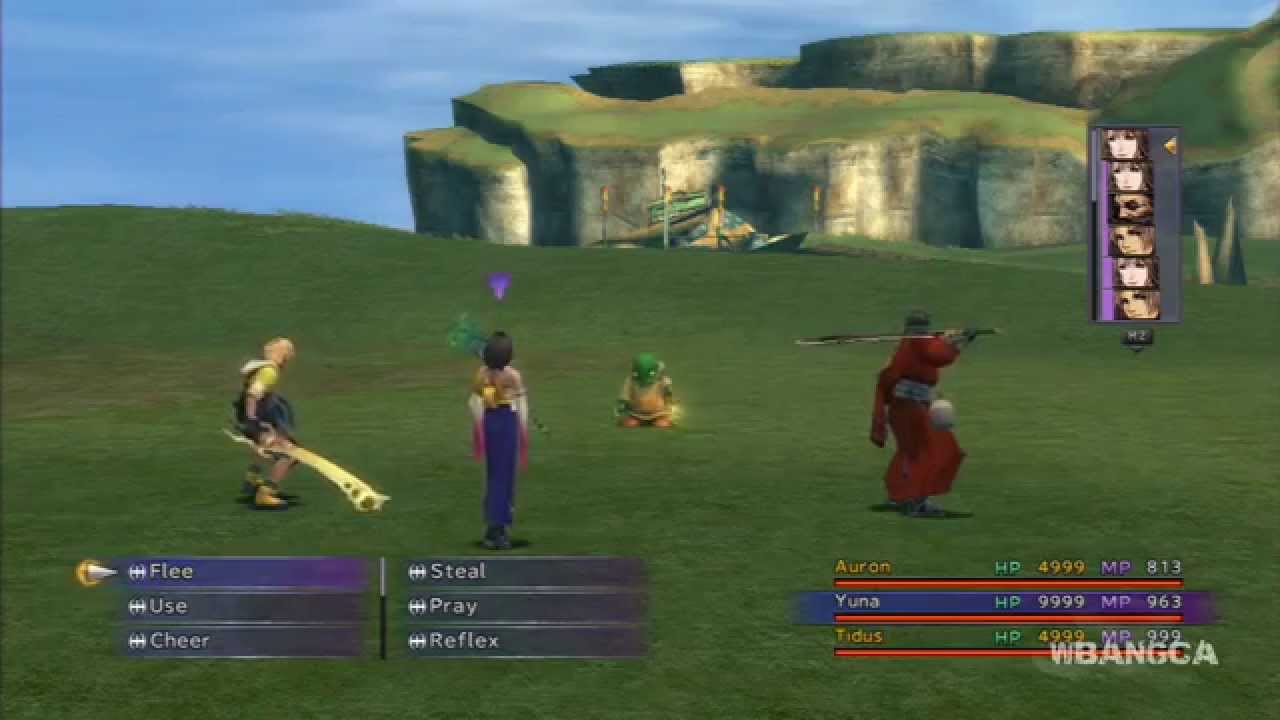Select the Flee command
The width and height of the screenshot is (1280, 720).
click(240, 572)
